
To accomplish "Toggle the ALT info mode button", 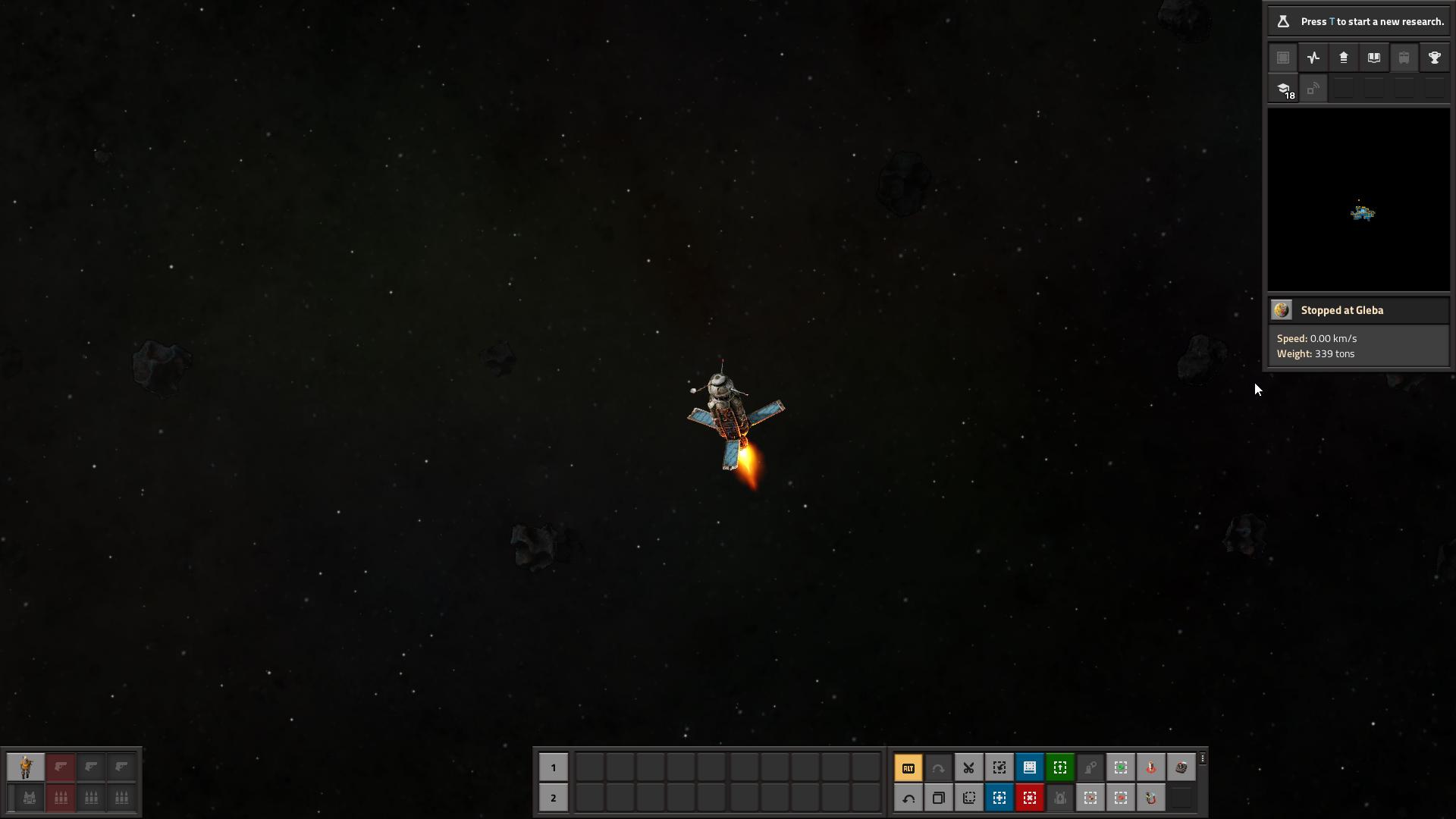I will 908,767.
